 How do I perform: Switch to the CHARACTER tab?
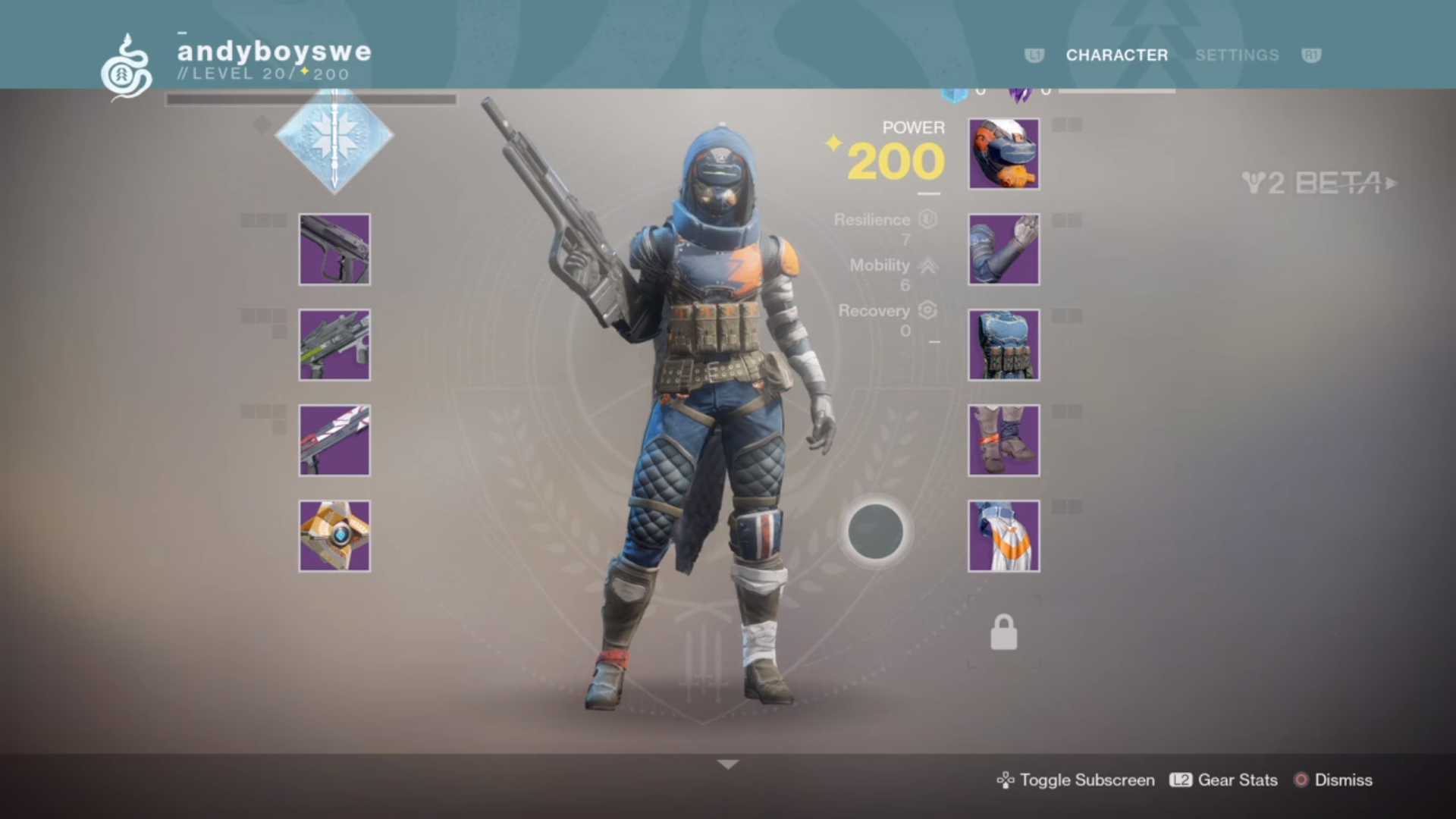click(x=1116, y=55)
